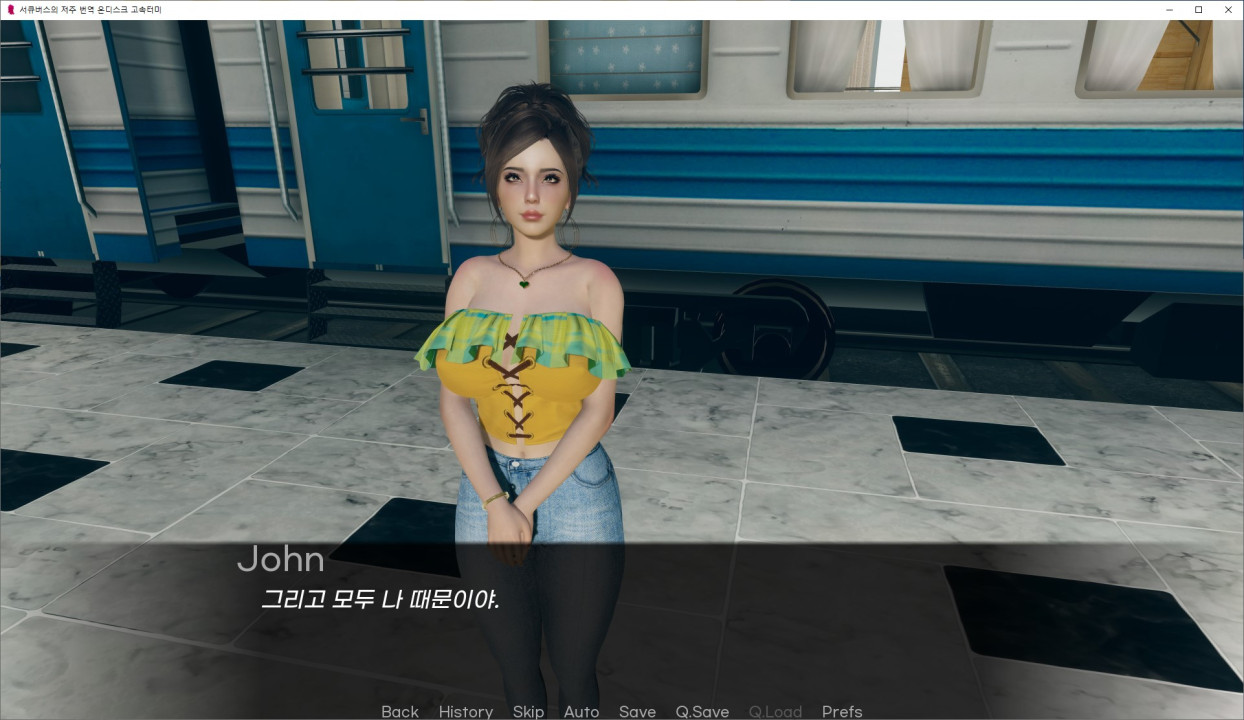Open the Save menu
1244x720 pixels.
[x=637, y=711]
